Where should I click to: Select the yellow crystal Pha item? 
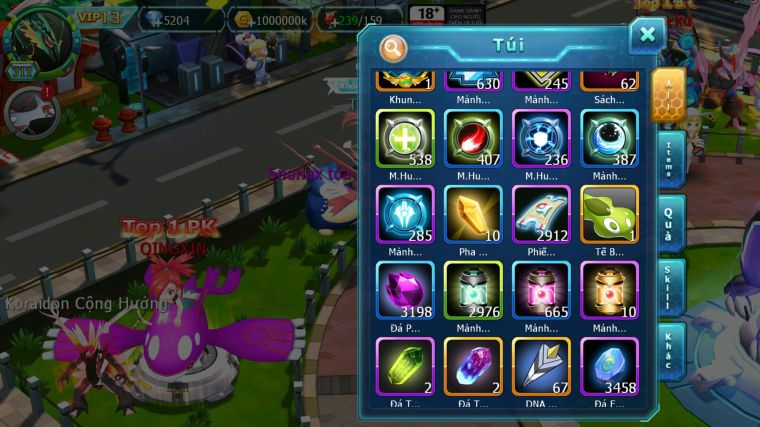pyautogui.click(x=473, y=214)
